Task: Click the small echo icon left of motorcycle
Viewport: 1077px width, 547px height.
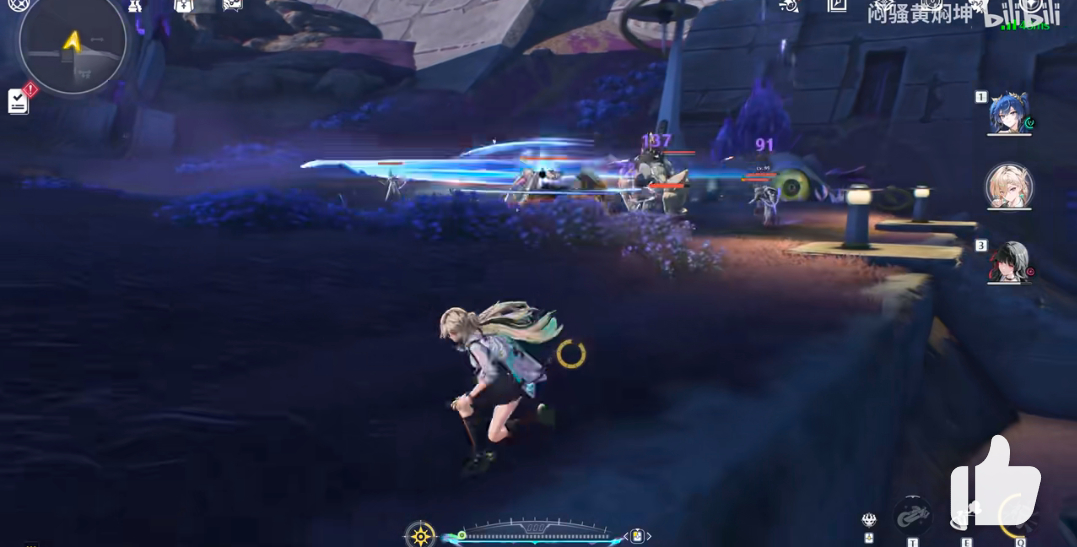Action: 869,520
